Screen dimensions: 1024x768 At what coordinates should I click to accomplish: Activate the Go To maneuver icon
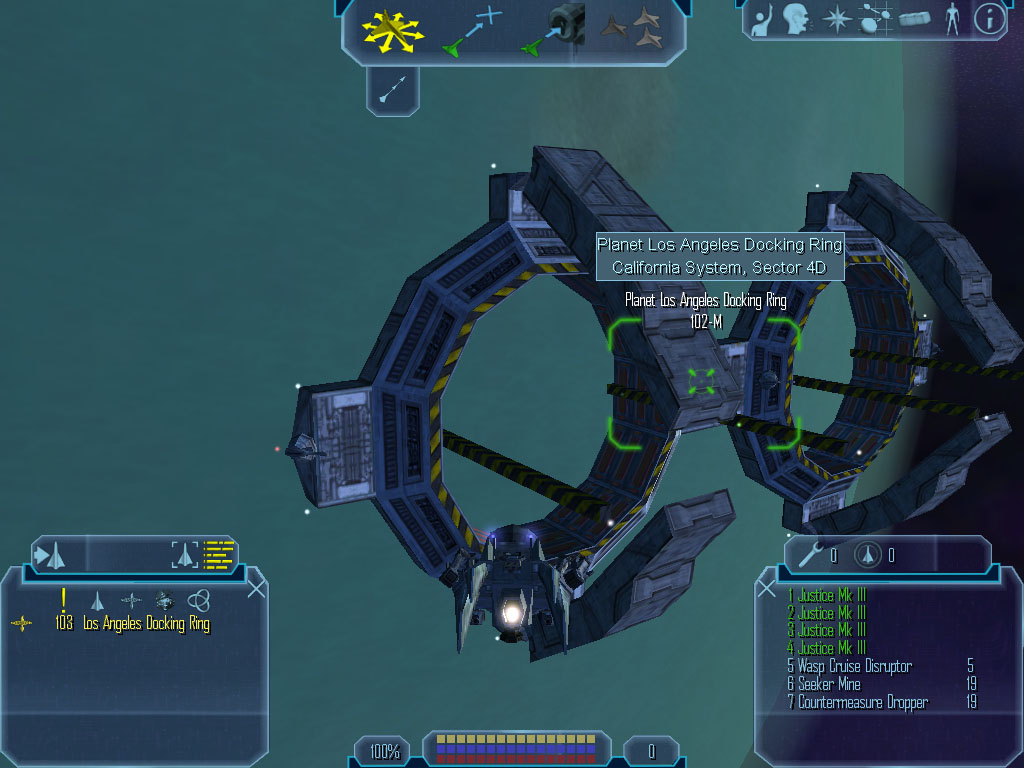[471, 31]
